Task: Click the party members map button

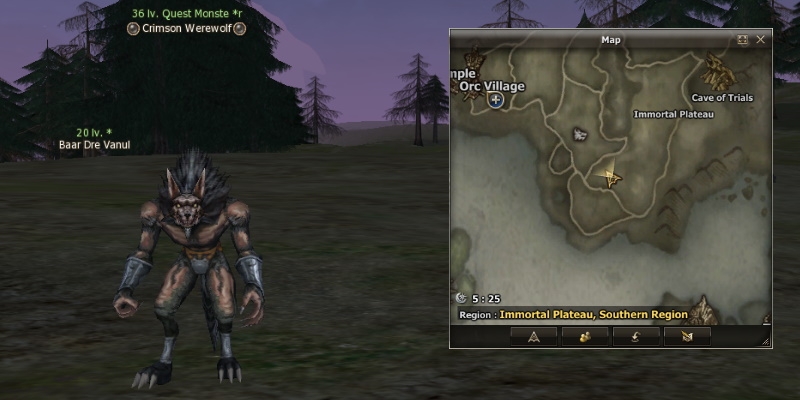Action: 584,337
